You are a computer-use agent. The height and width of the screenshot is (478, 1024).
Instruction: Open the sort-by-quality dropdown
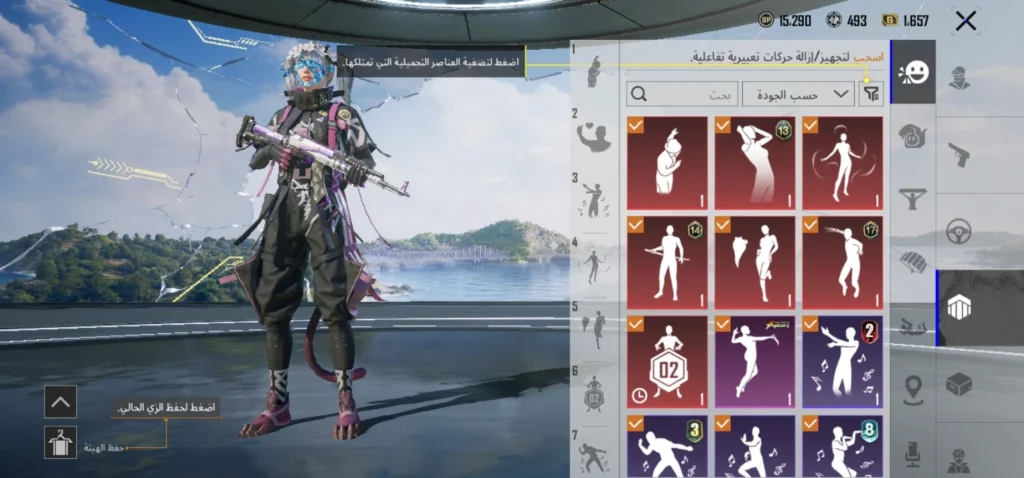(812, 94)
